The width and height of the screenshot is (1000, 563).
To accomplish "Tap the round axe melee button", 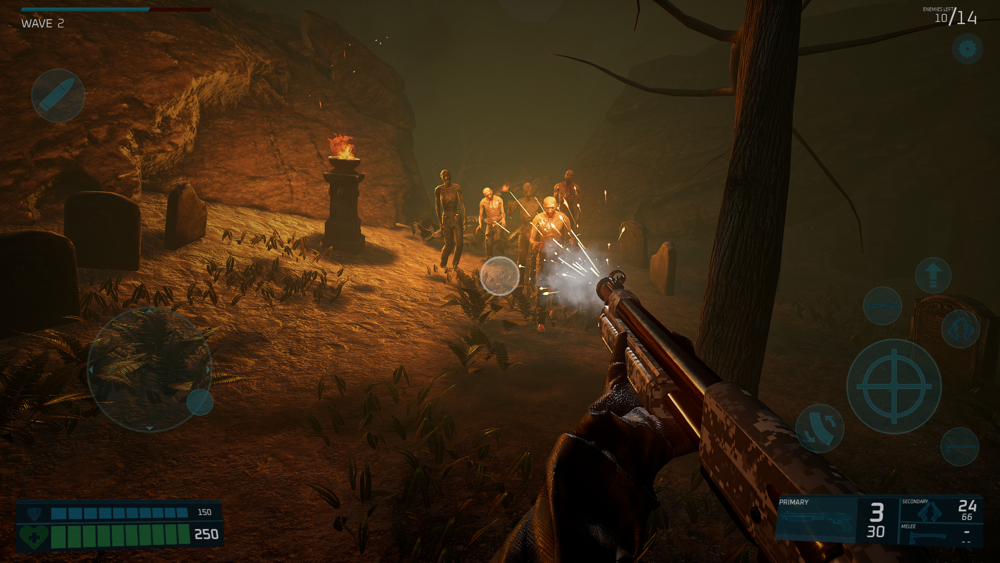I will coord(959,446).
